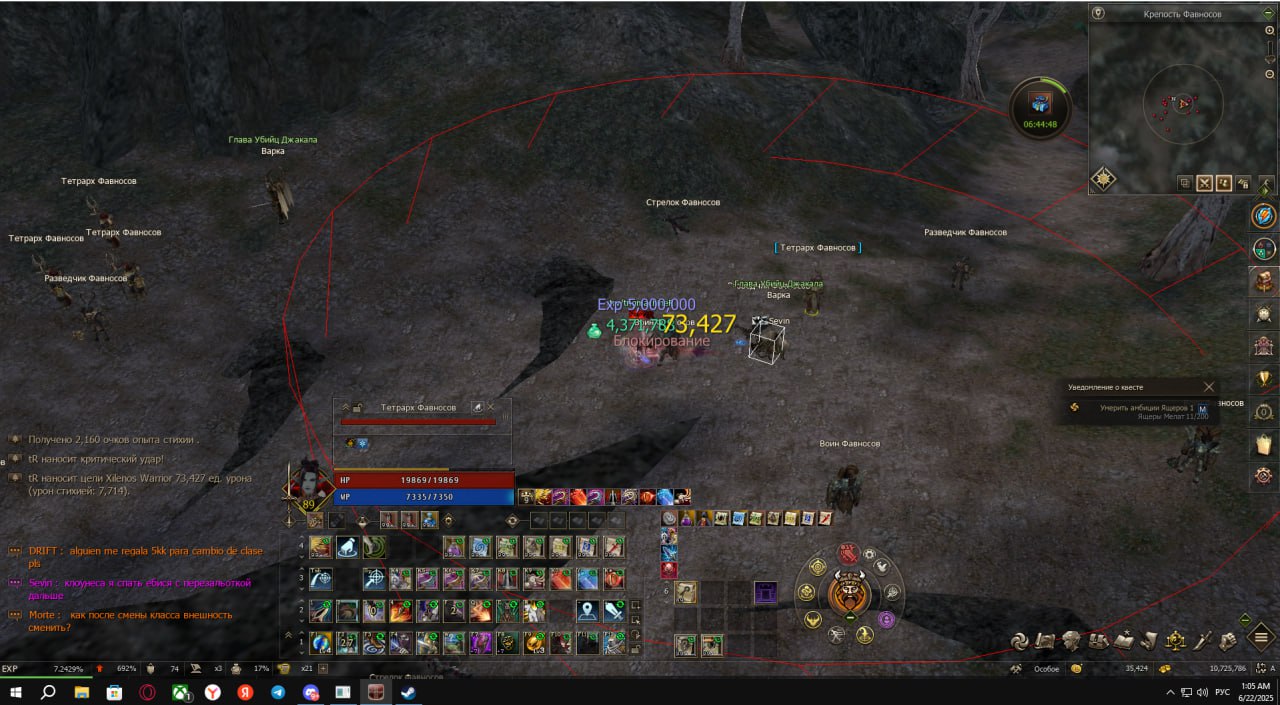The width and height of the screenshot is (1280, 705).
Task: Use the crosshair target skill on hotbar row 3
Action: click(x=374, y=579)
